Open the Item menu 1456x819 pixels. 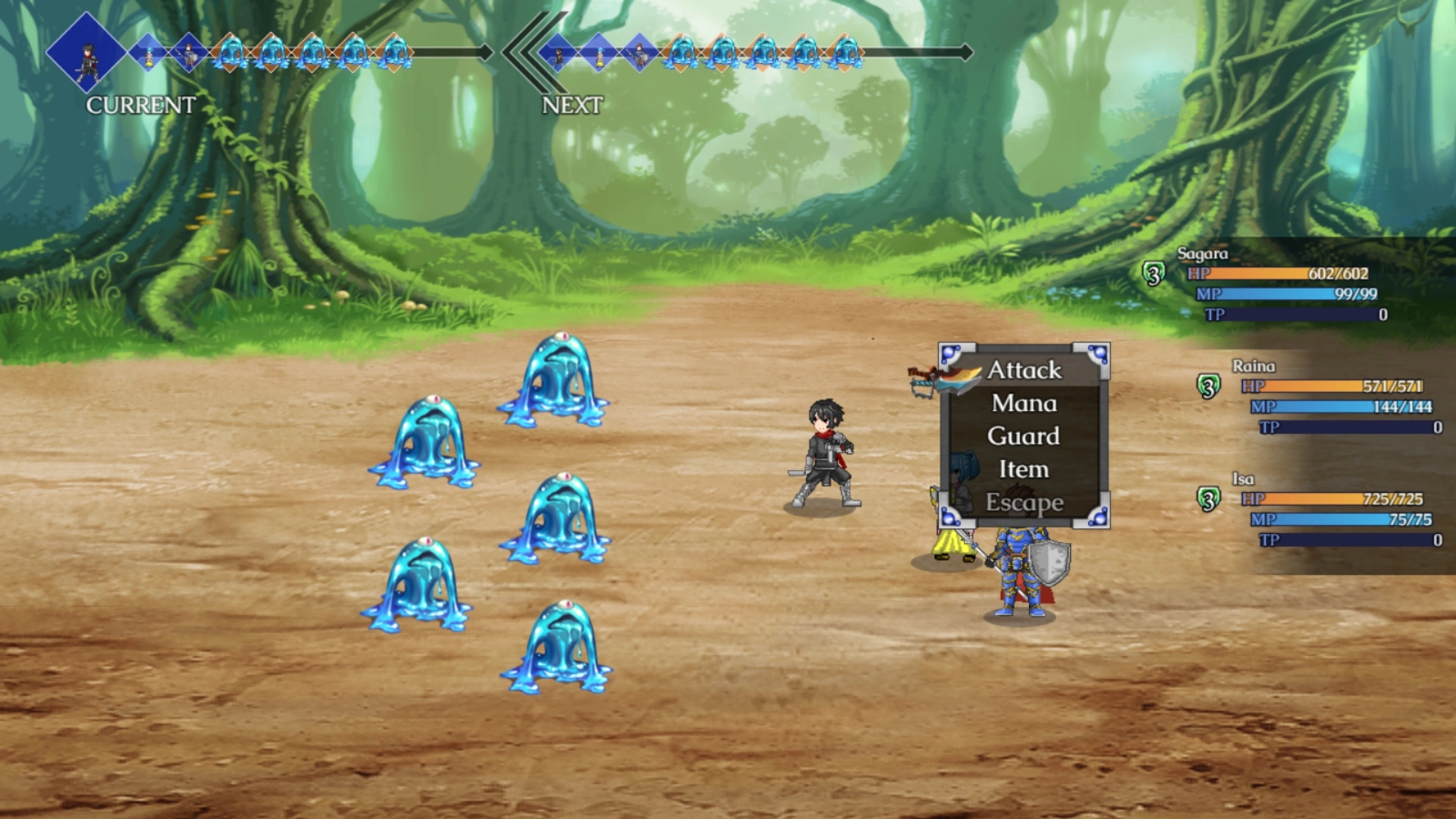tap(1022, 469)
